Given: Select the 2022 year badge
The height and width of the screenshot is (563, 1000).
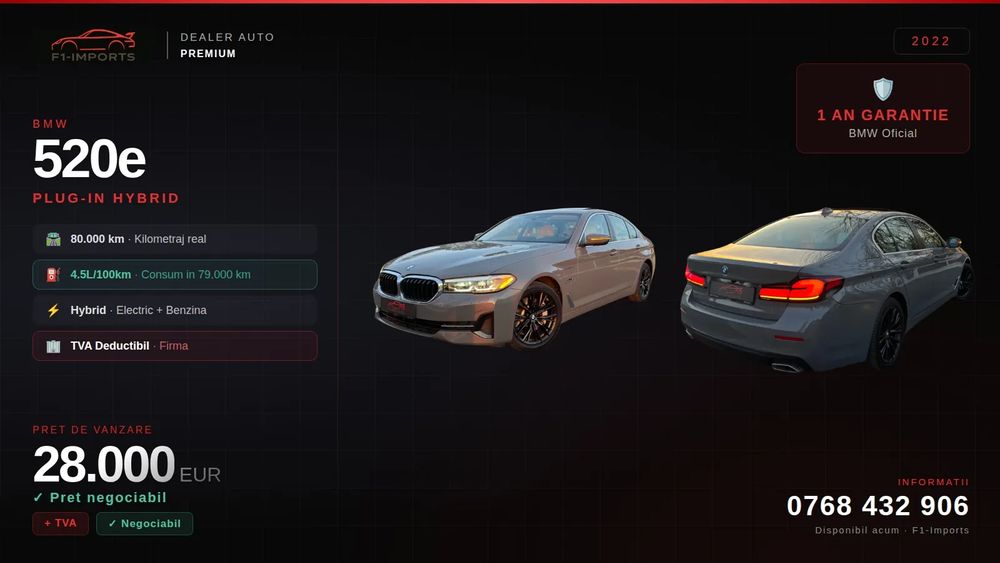Looking at the screenshot, I should pyautogui.click(x=931, y=41).
